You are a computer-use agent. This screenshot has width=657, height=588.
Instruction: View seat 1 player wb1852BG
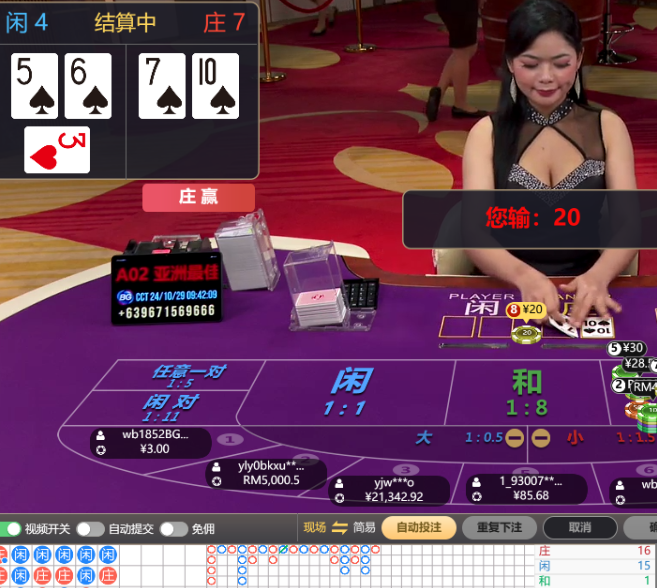pos(150,442)
